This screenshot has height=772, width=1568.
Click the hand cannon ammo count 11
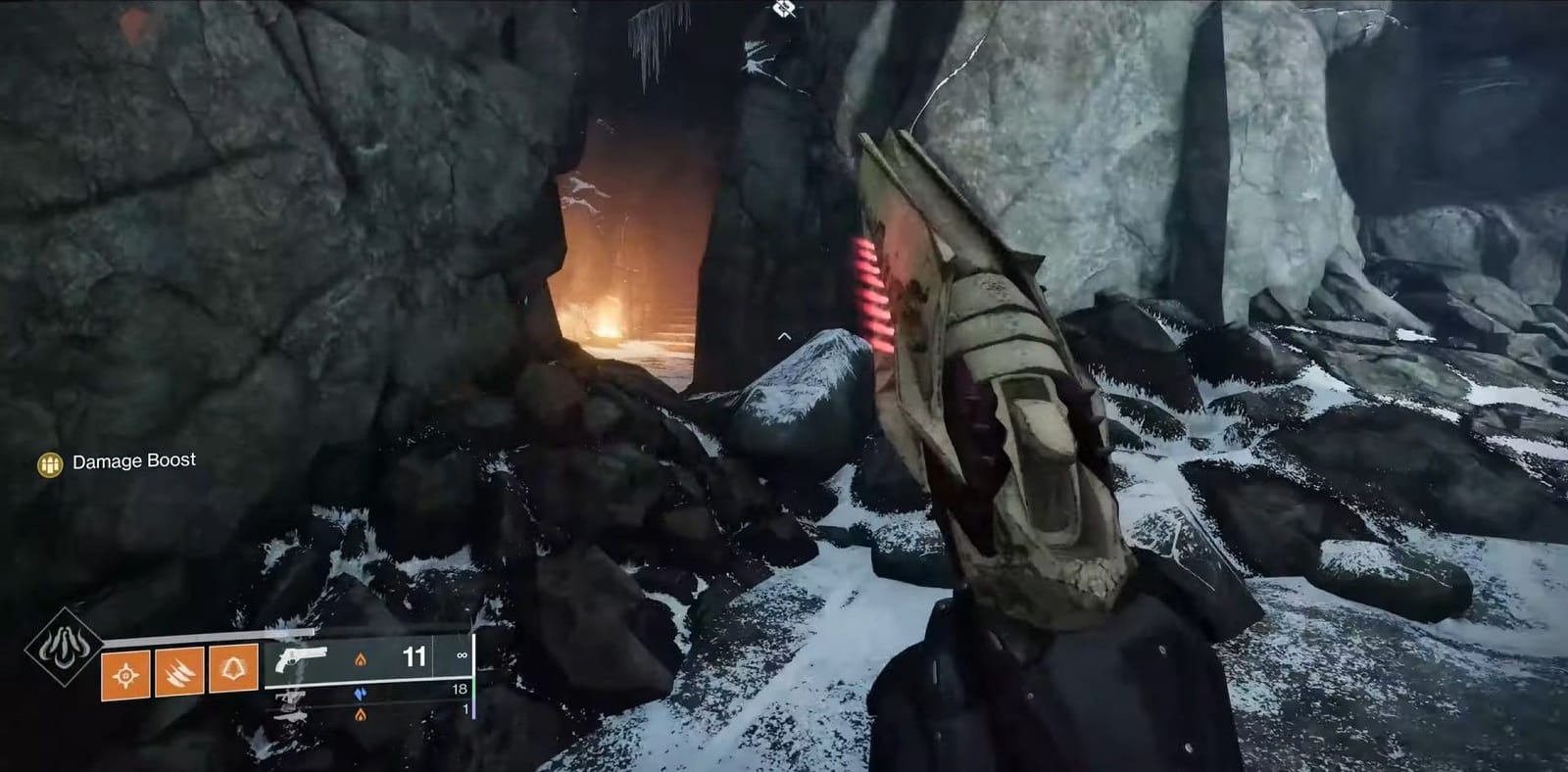pos(414,654)
